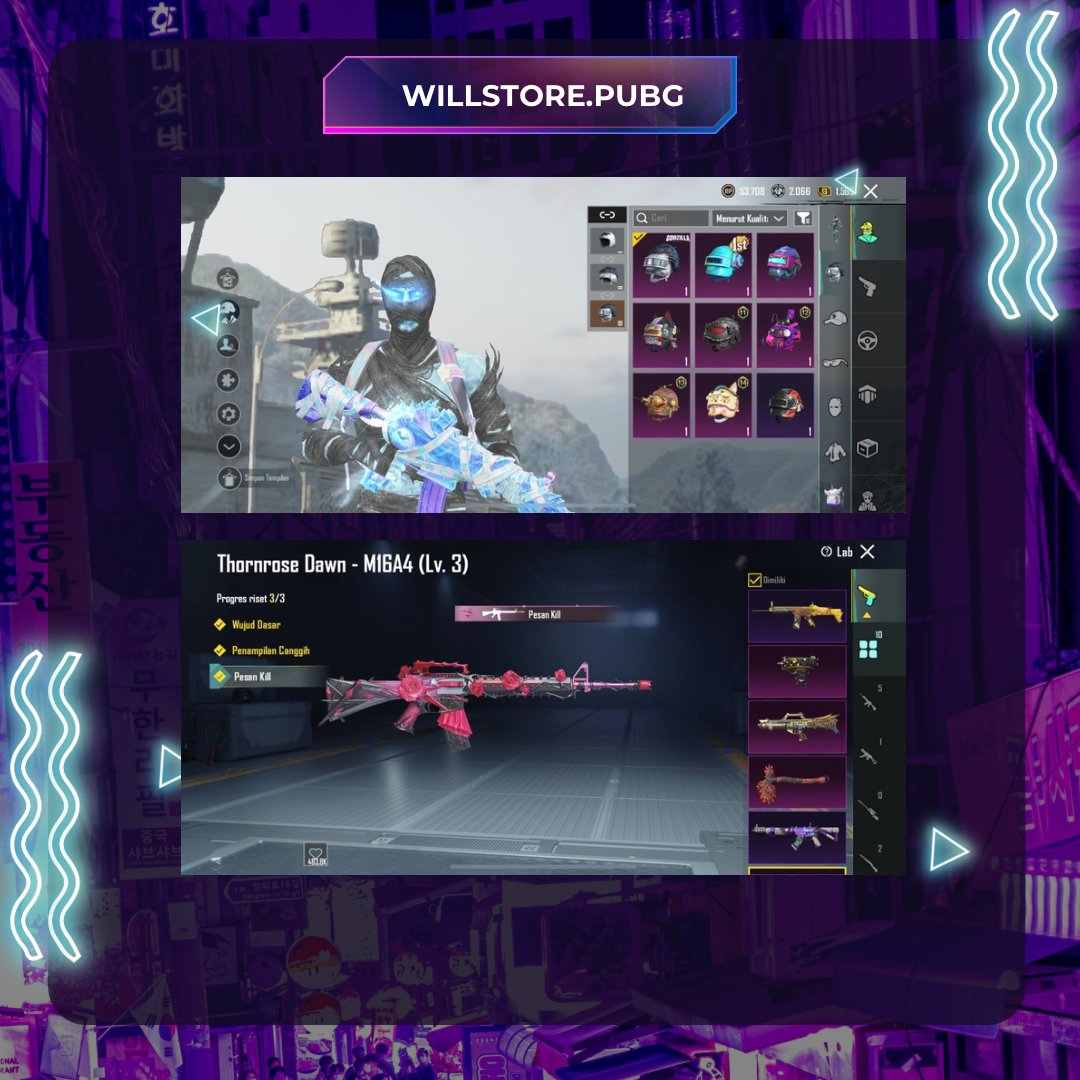The image size is (1080, 1080).
Task: Open the gear settings icon
Action: tap(229, 413)
